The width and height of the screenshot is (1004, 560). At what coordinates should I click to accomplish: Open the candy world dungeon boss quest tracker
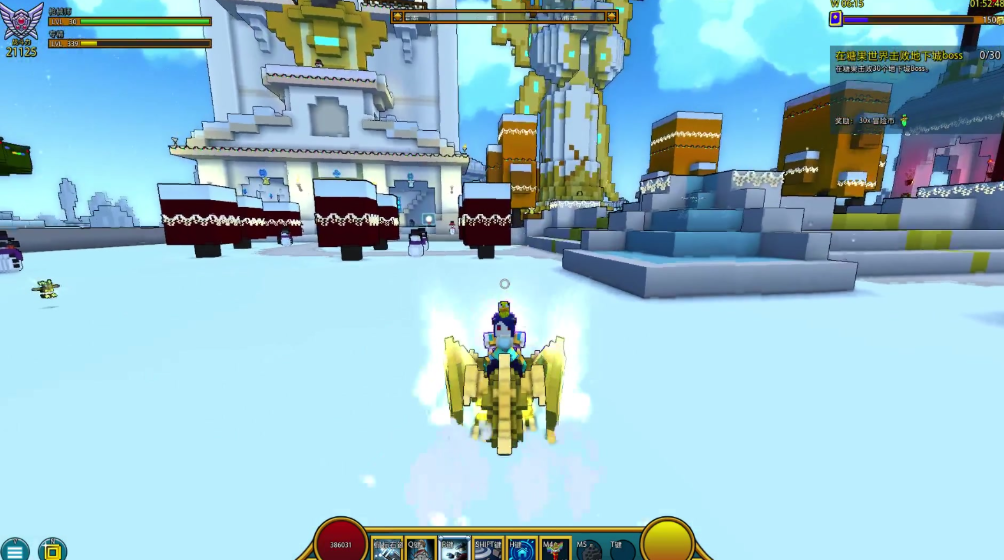click(x=899, y=56)
